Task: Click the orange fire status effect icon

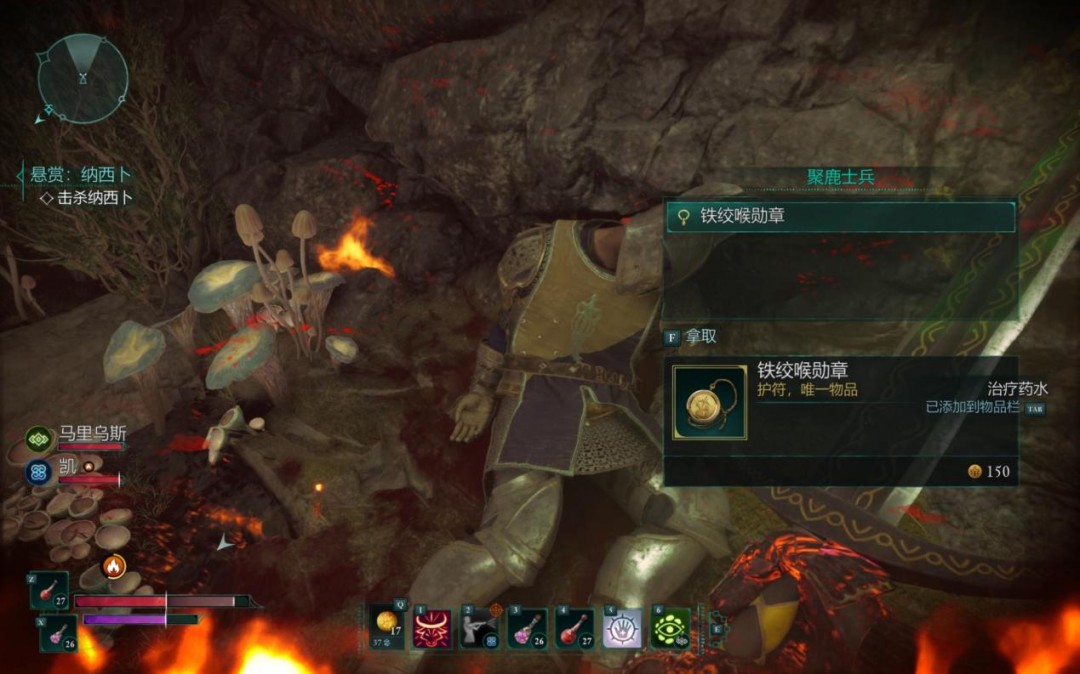Action: tap(114, 567)
